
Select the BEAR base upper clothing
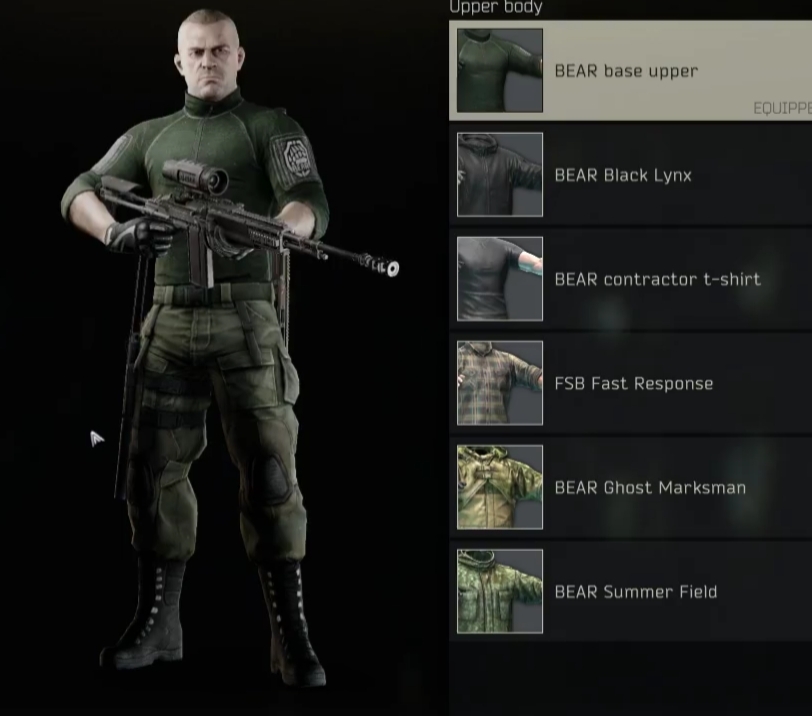(627, 71)
